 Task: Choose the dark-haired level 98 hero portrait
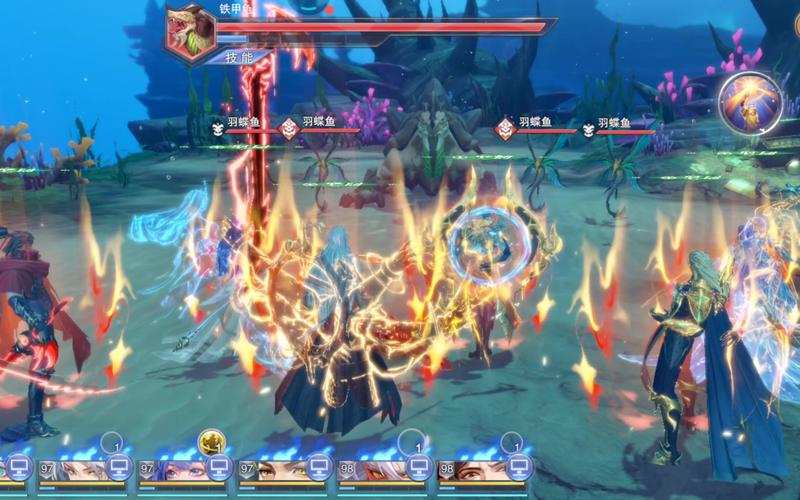(x=479, y=470)
